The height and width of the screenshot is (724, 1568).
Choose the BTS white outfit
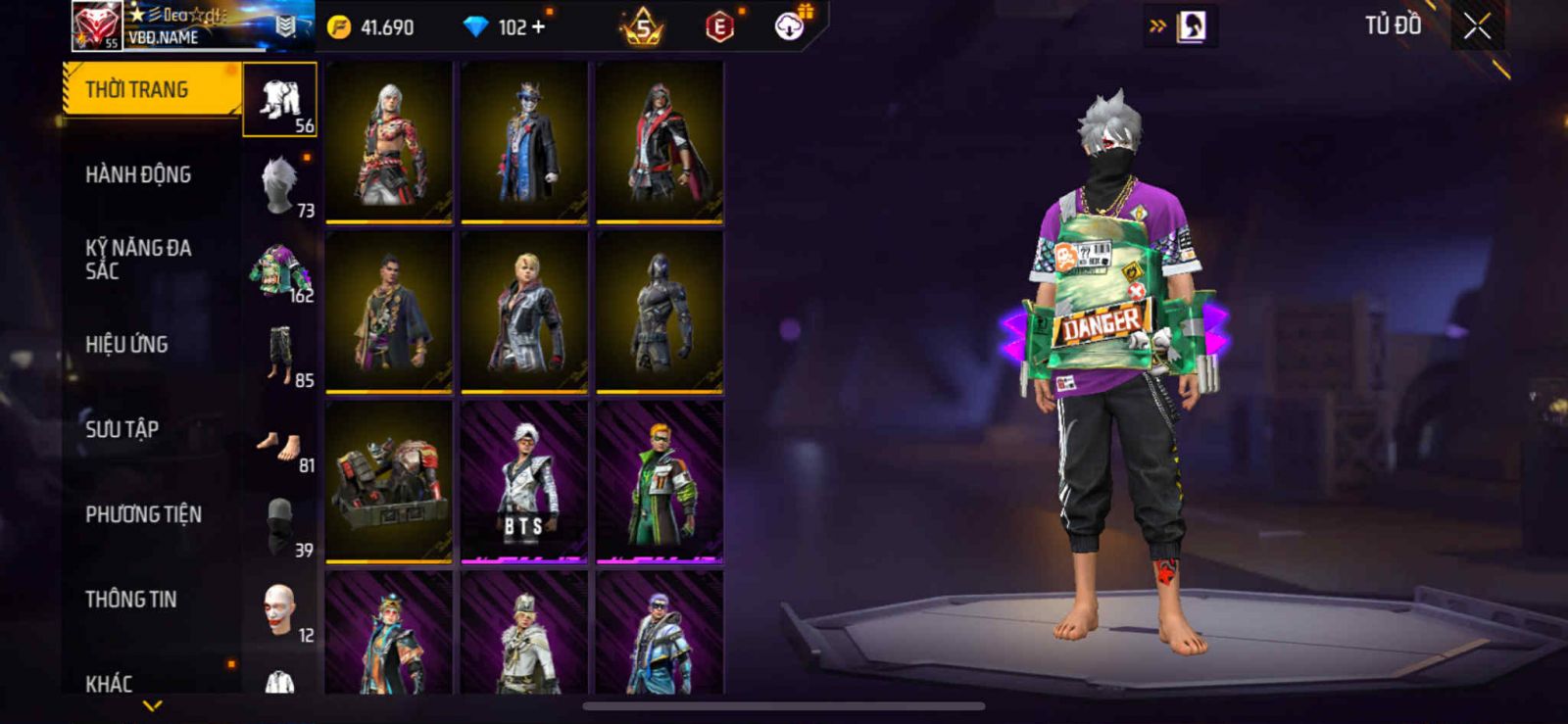[524, 482]
